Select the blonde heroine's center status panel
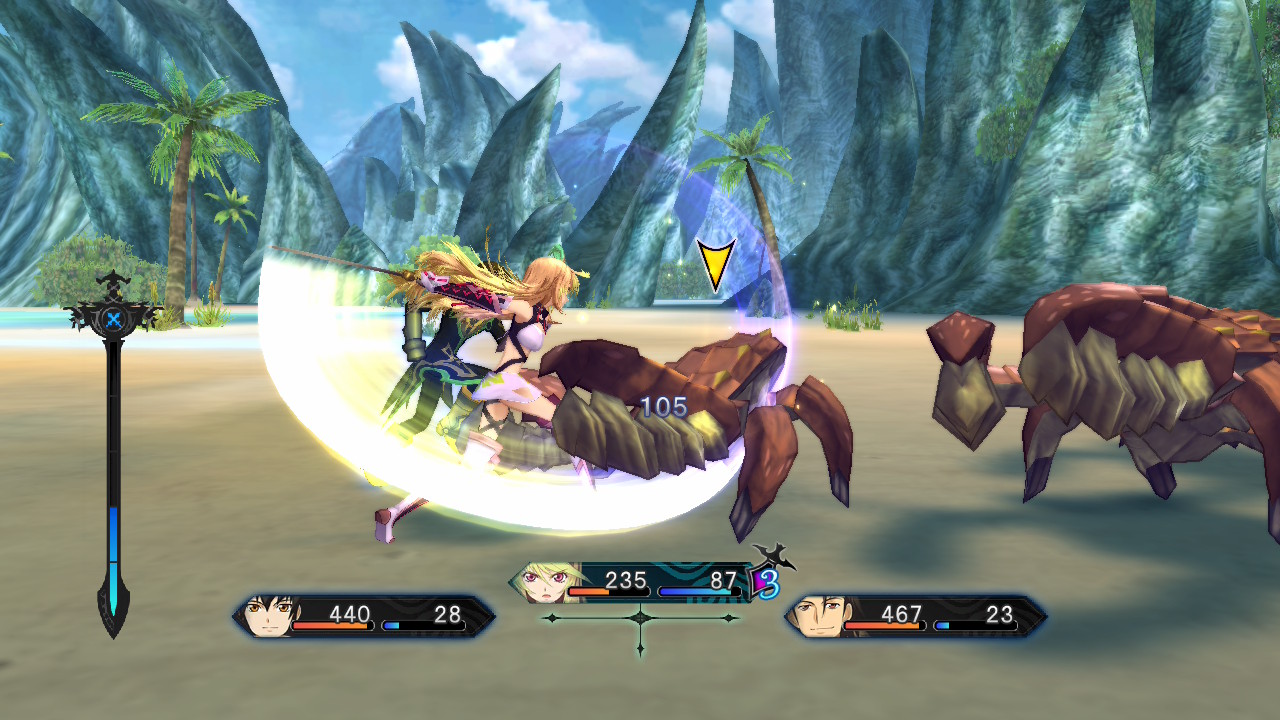1280x720 pixels. pos(640,582)
